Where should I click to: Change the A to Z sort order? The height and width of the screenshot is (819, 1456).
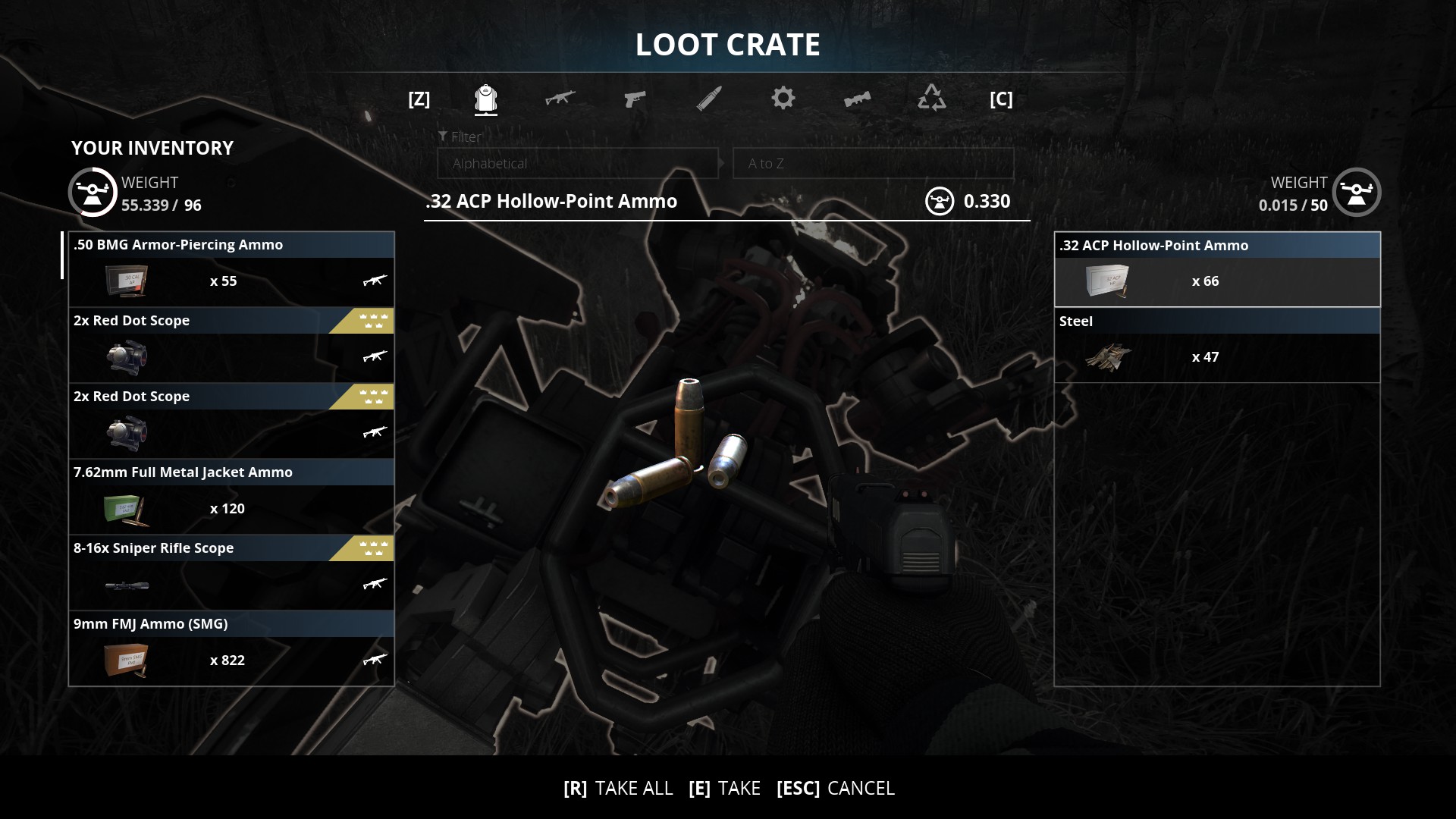[x=873, y=163]
